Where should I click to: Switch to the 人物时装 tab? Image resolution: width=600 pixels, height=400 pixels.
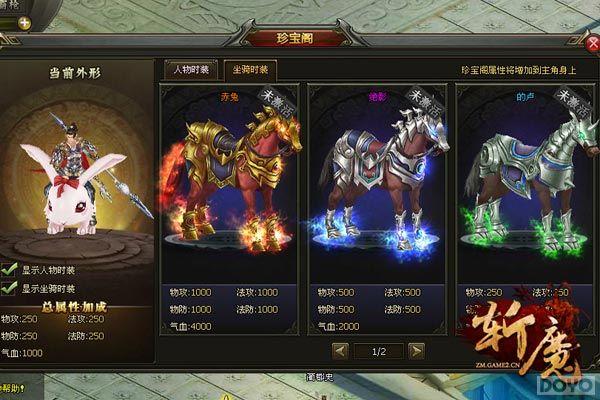[190, 69]
